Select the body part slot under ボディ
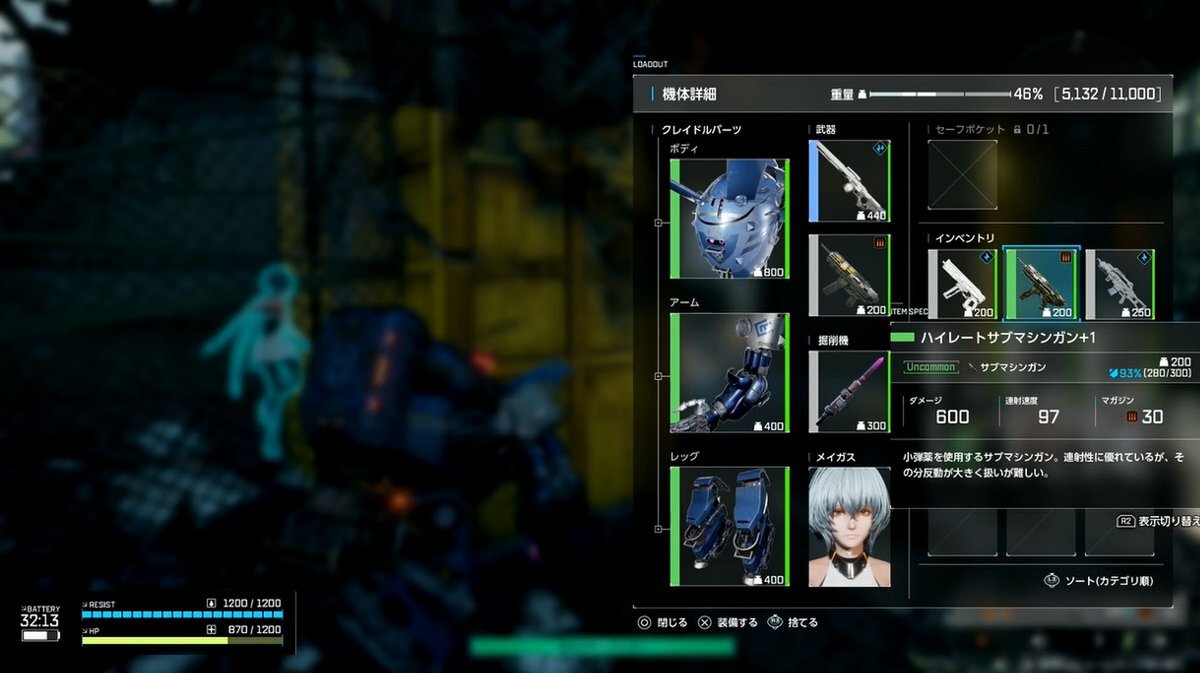 (x=730, y=219)
